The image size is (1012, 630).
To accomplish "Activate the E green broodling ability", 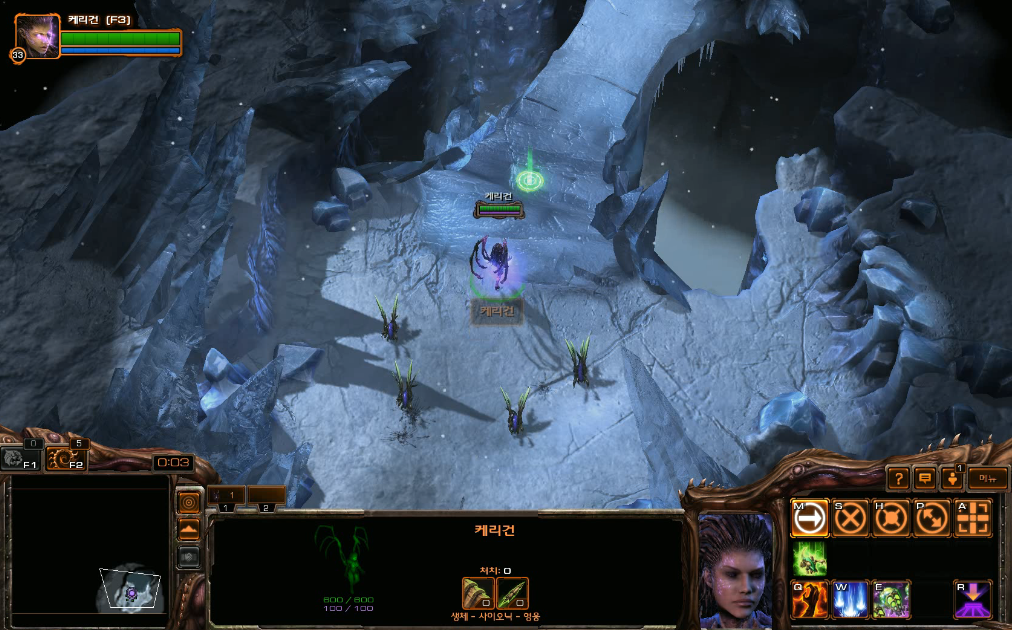I will tap(891, 599).
